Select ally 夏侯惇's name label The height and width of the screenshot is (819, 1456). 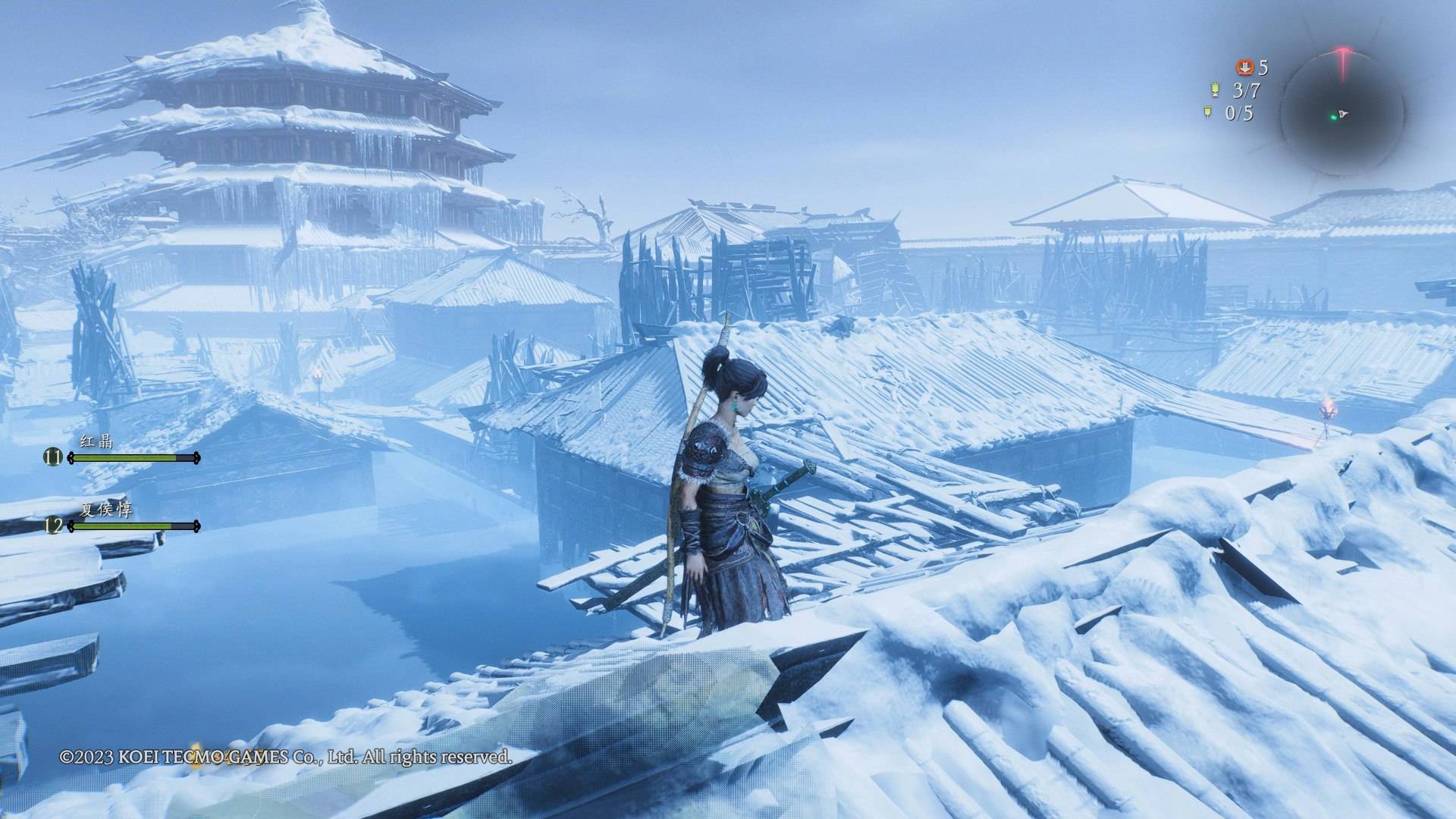pos(105,509)
